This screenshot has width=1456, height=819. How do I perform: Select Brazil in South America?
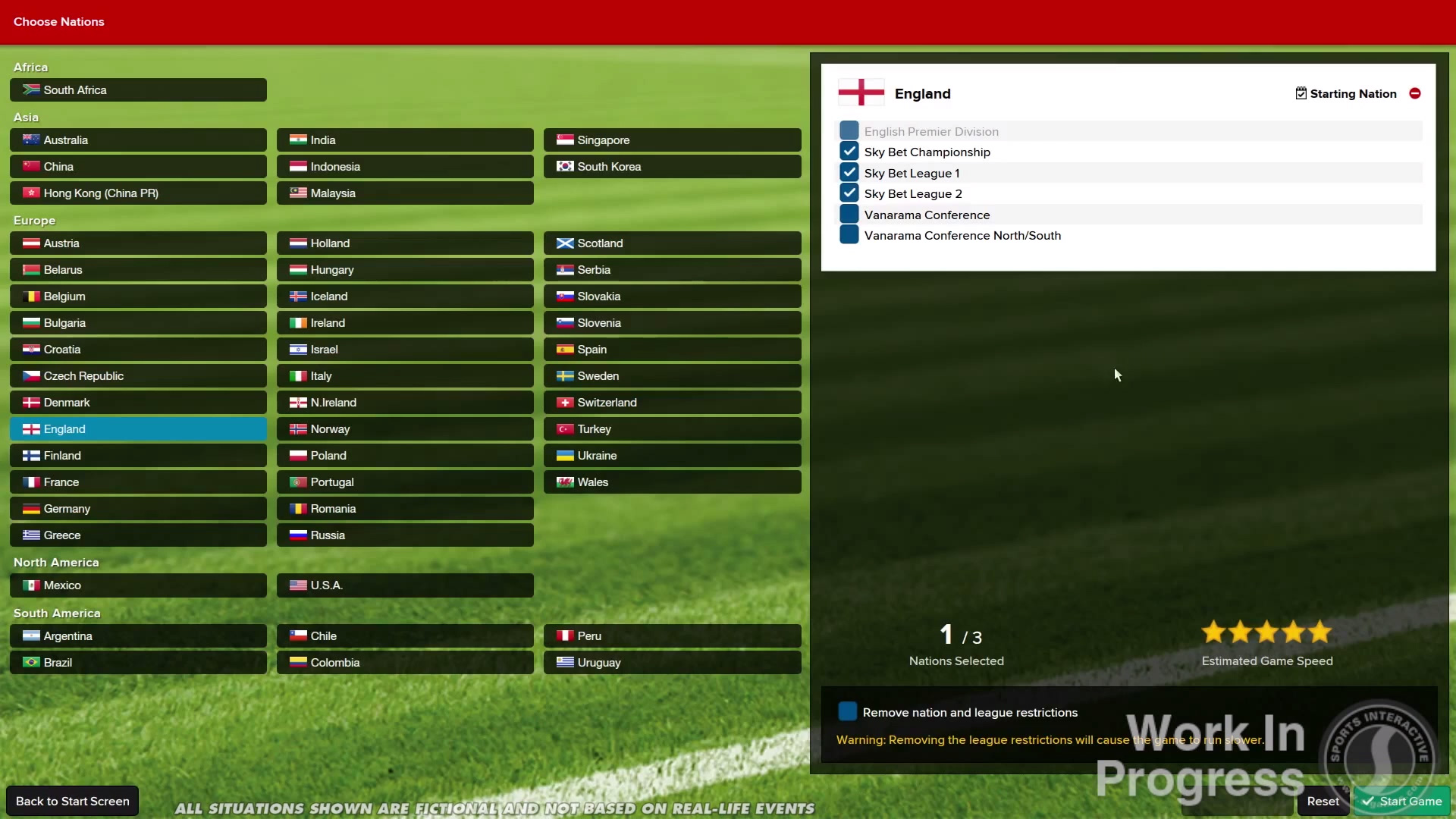pos(138,662)
